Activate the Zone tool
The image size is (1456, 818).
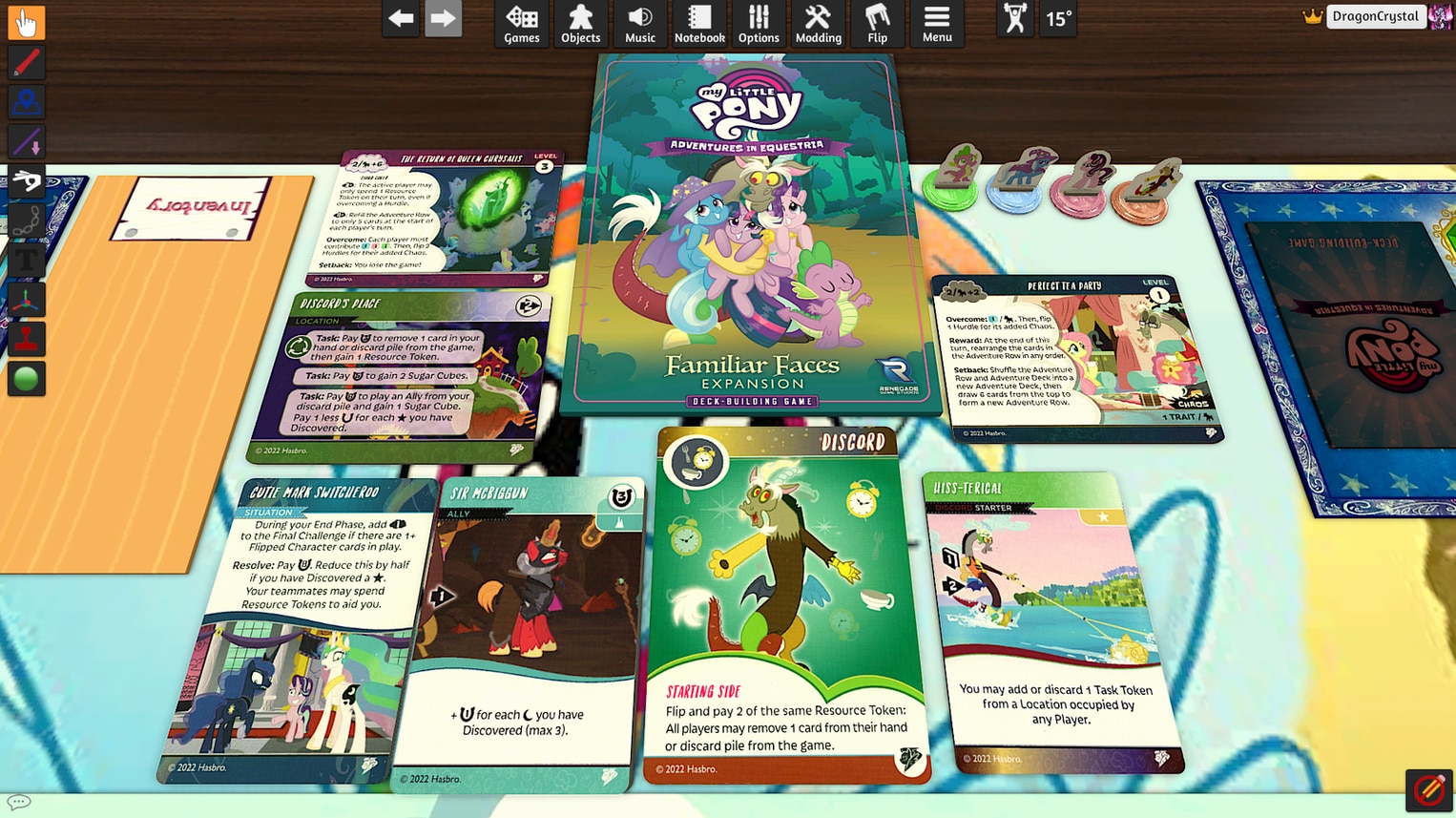[x=26, y=103]
